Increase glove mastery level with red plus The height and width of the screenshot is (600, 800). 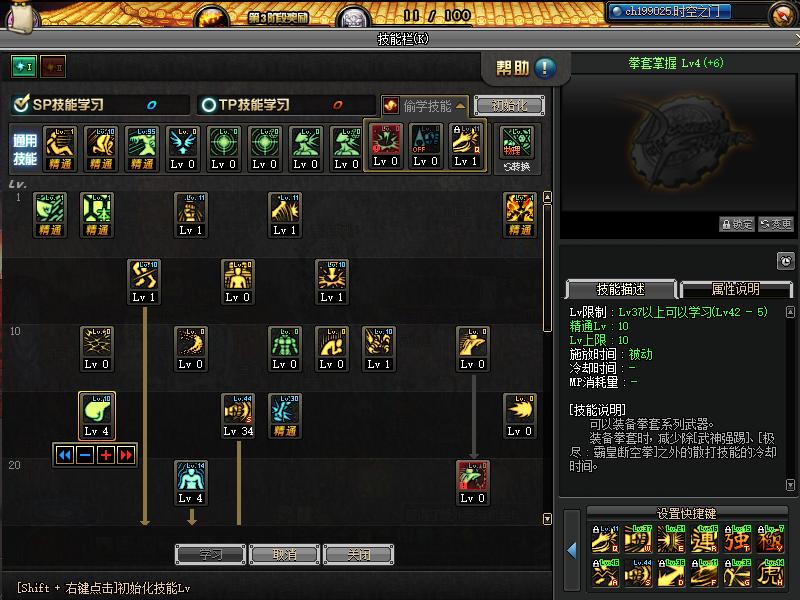106,455
